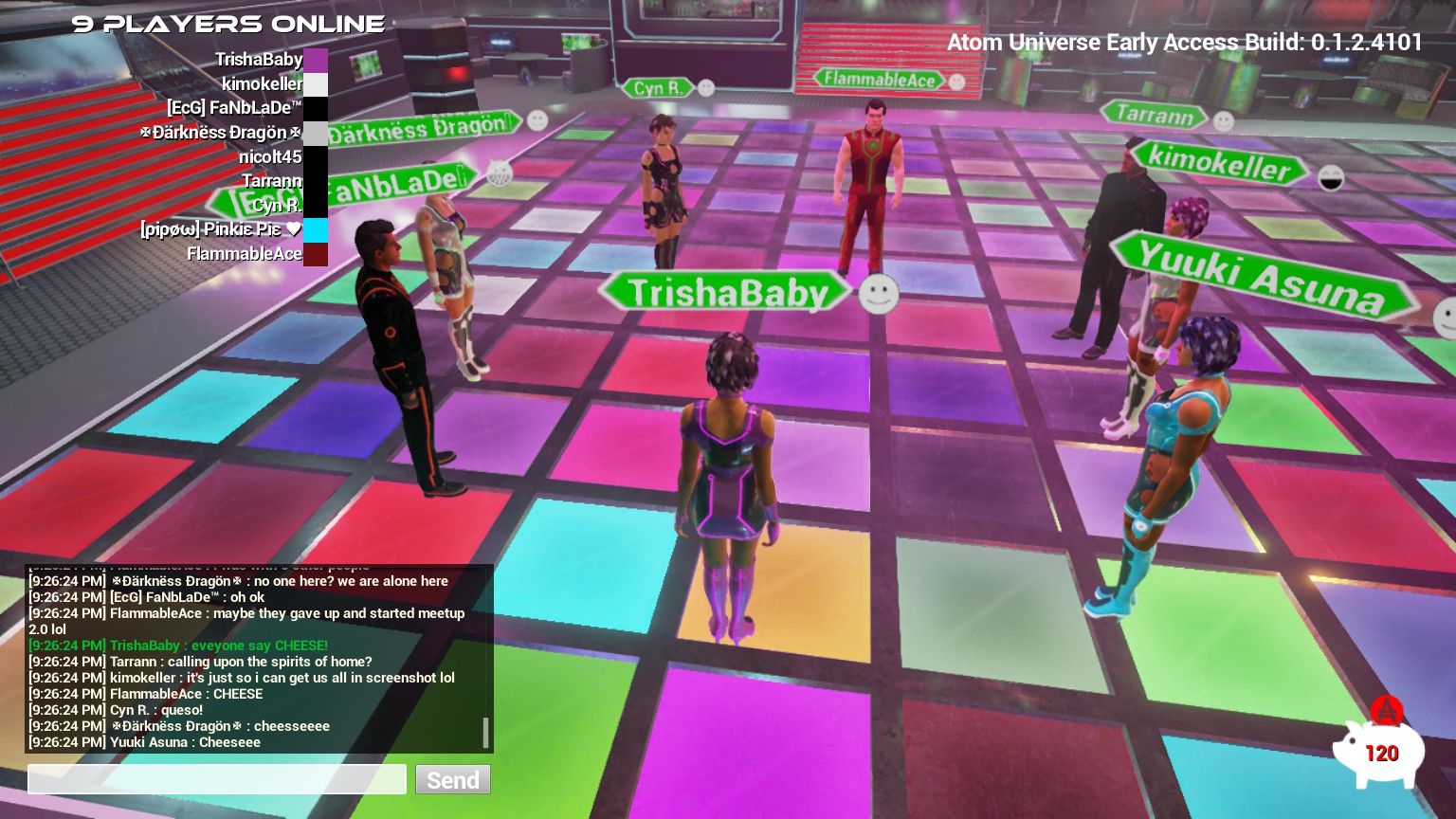The image size is (1456, 819).
Task: Pick FlammableAce in the player list
Action: pyautogui.click(x=245, y=254)
